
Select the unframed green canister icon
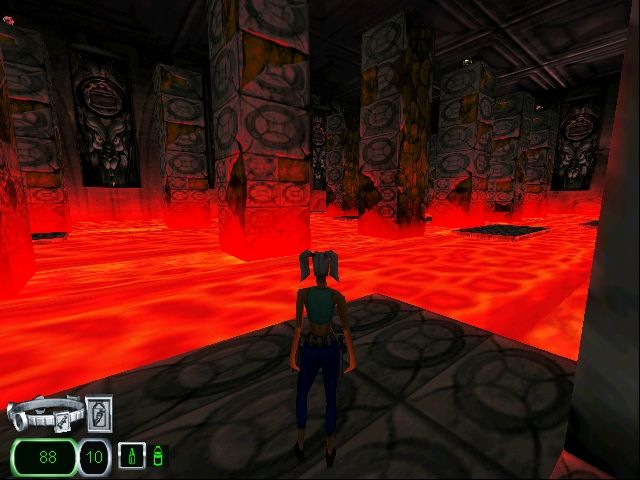pos(158,457)
